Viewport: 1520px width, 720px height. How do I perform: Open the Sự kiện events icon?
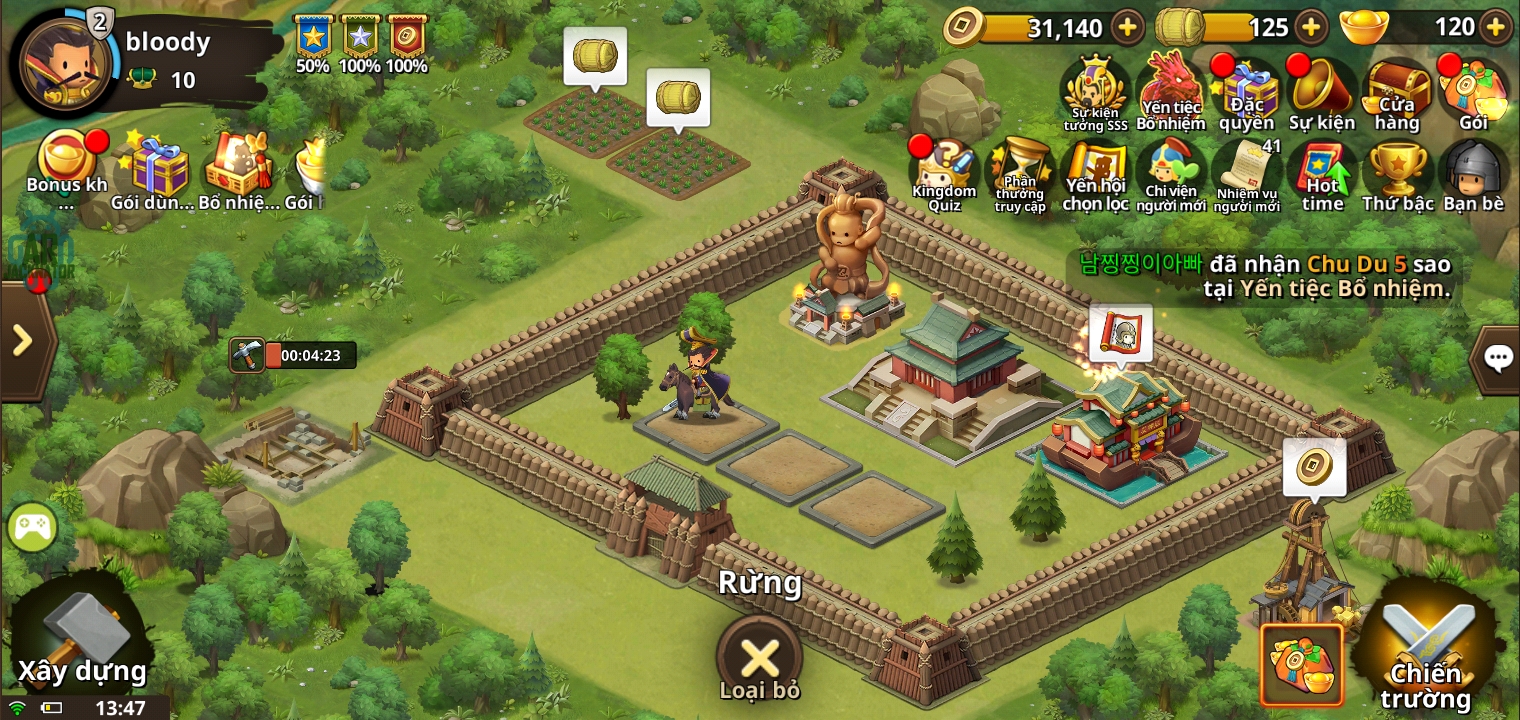(x=1321, y=96)
